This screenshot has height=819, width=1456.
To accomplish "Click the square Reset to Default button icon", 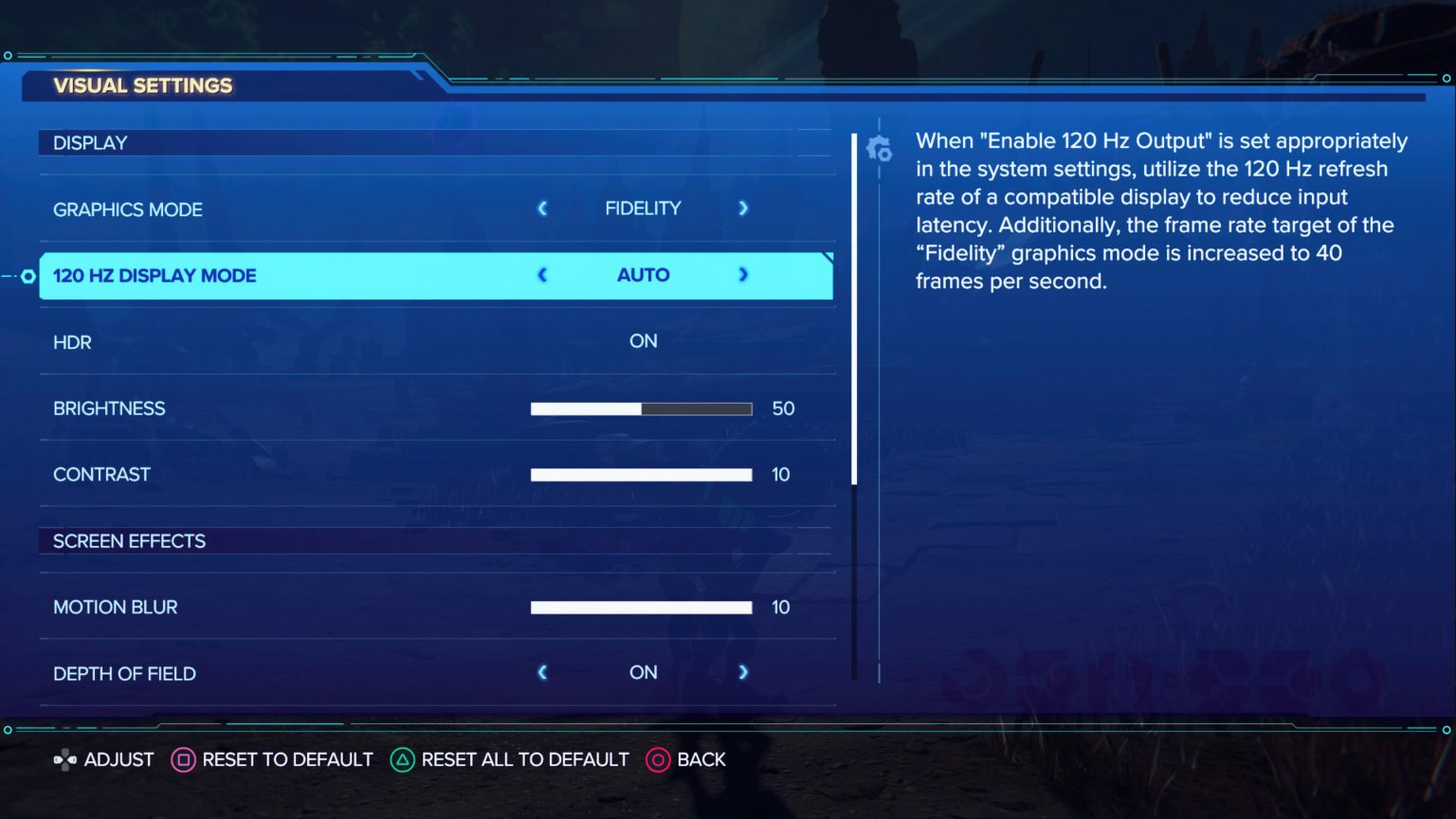I will point(184,759).
